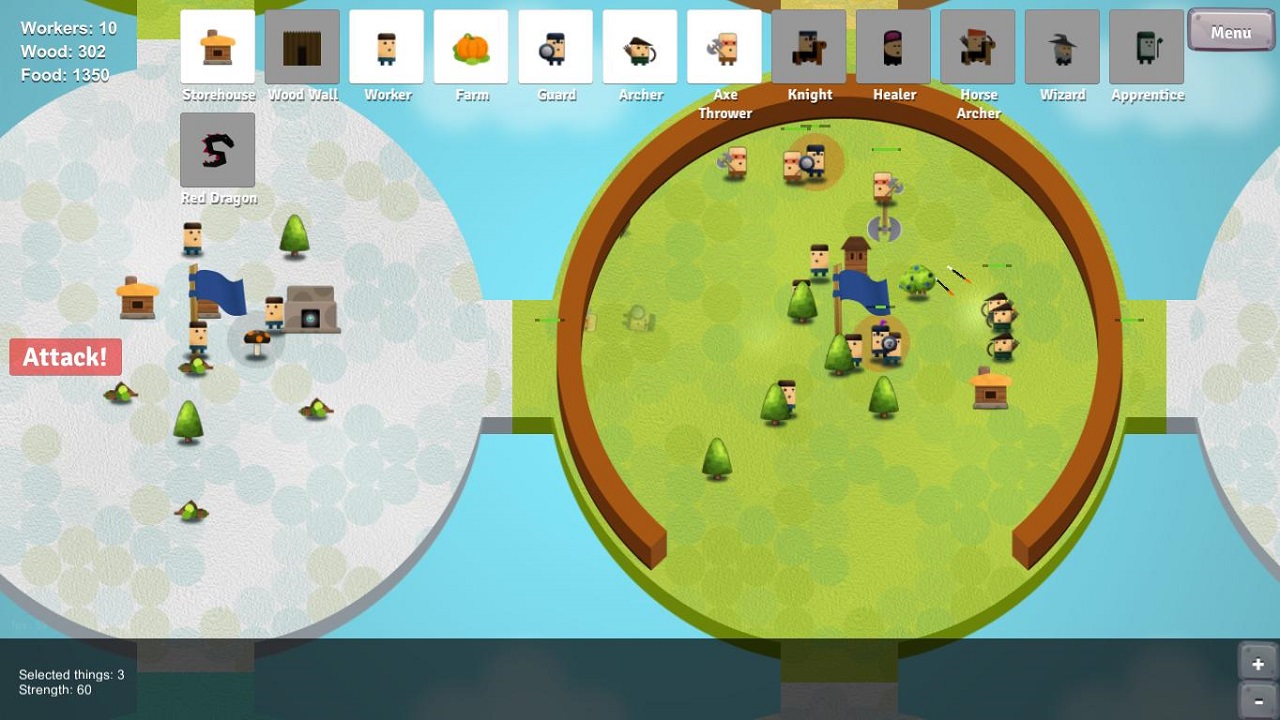Open the Menu
This screenshot has width=1280, height=720.
tap(1231, 31)
